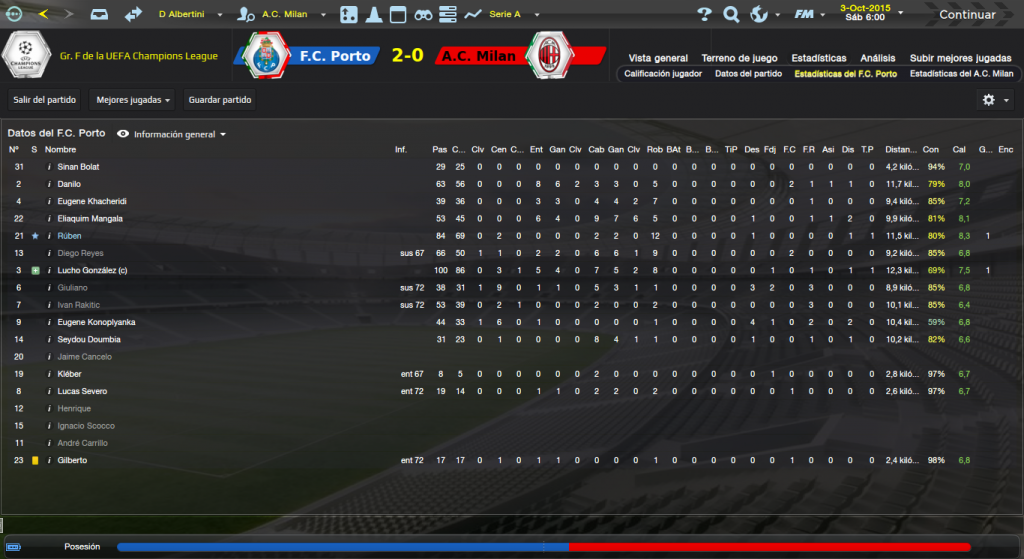Show the Análisis tab
Screen dimensions: 1024x559
coord(878,58)
